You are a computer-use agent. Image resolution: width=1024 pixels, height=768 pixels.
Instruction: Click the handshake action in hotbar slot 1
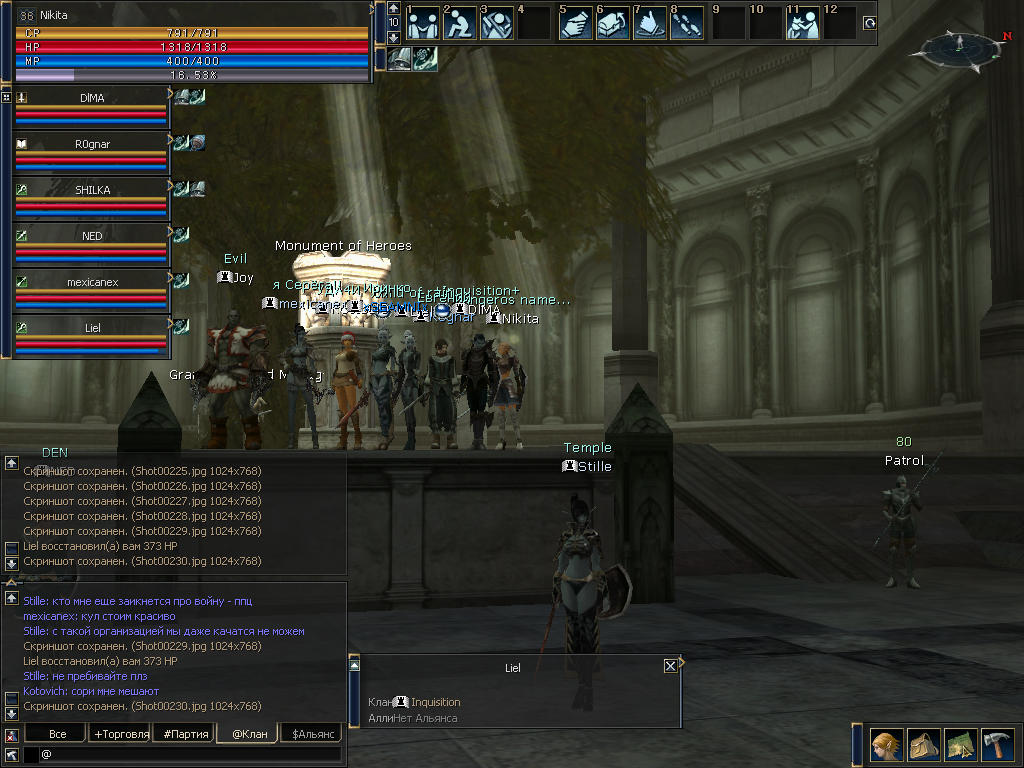422,23
